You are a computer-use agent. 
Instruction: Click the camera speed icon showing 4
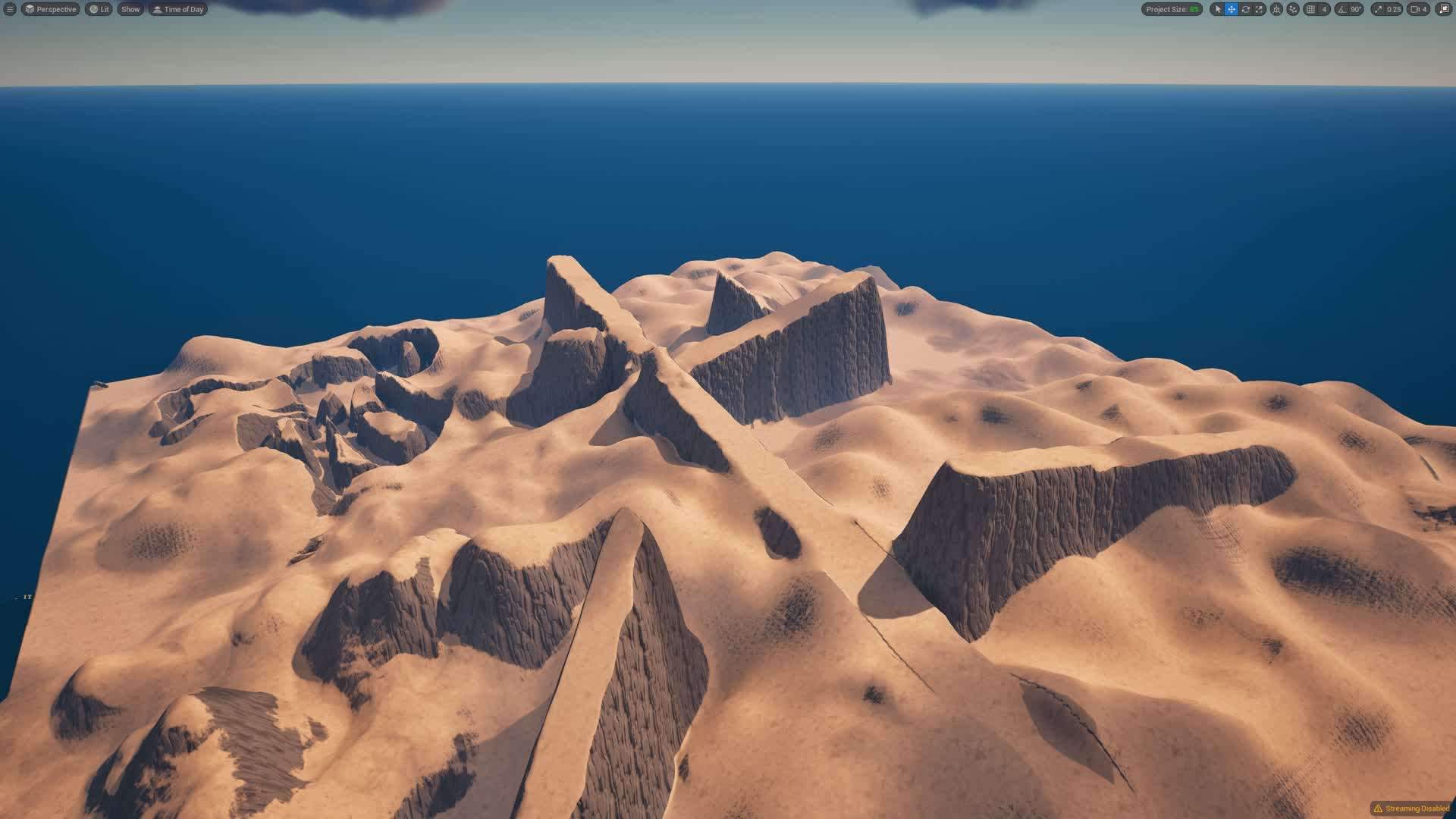[1419, 9]
